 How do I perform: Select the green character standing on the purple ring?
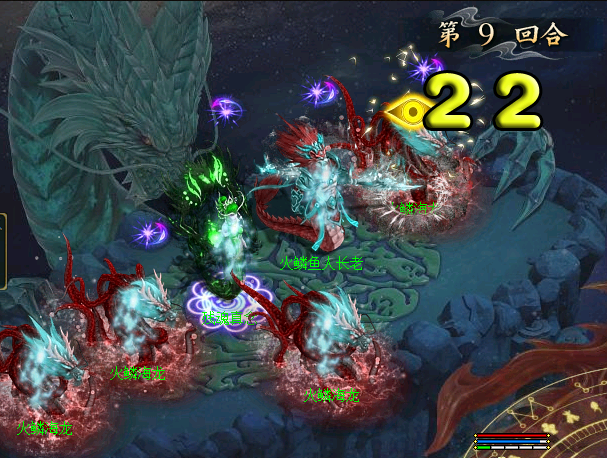(x=230, y=250)
